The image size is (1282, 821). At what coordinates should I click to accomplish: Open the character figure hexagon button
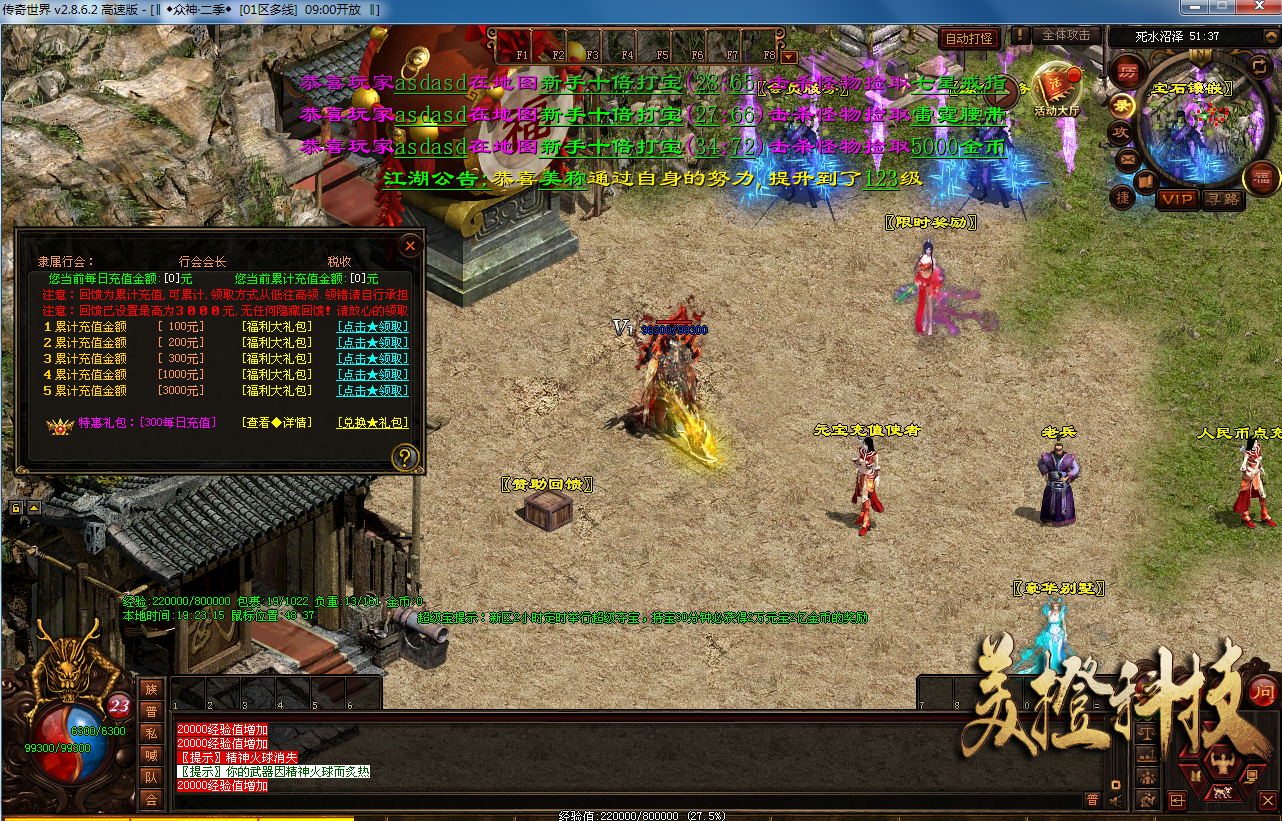pos(1221,762)
